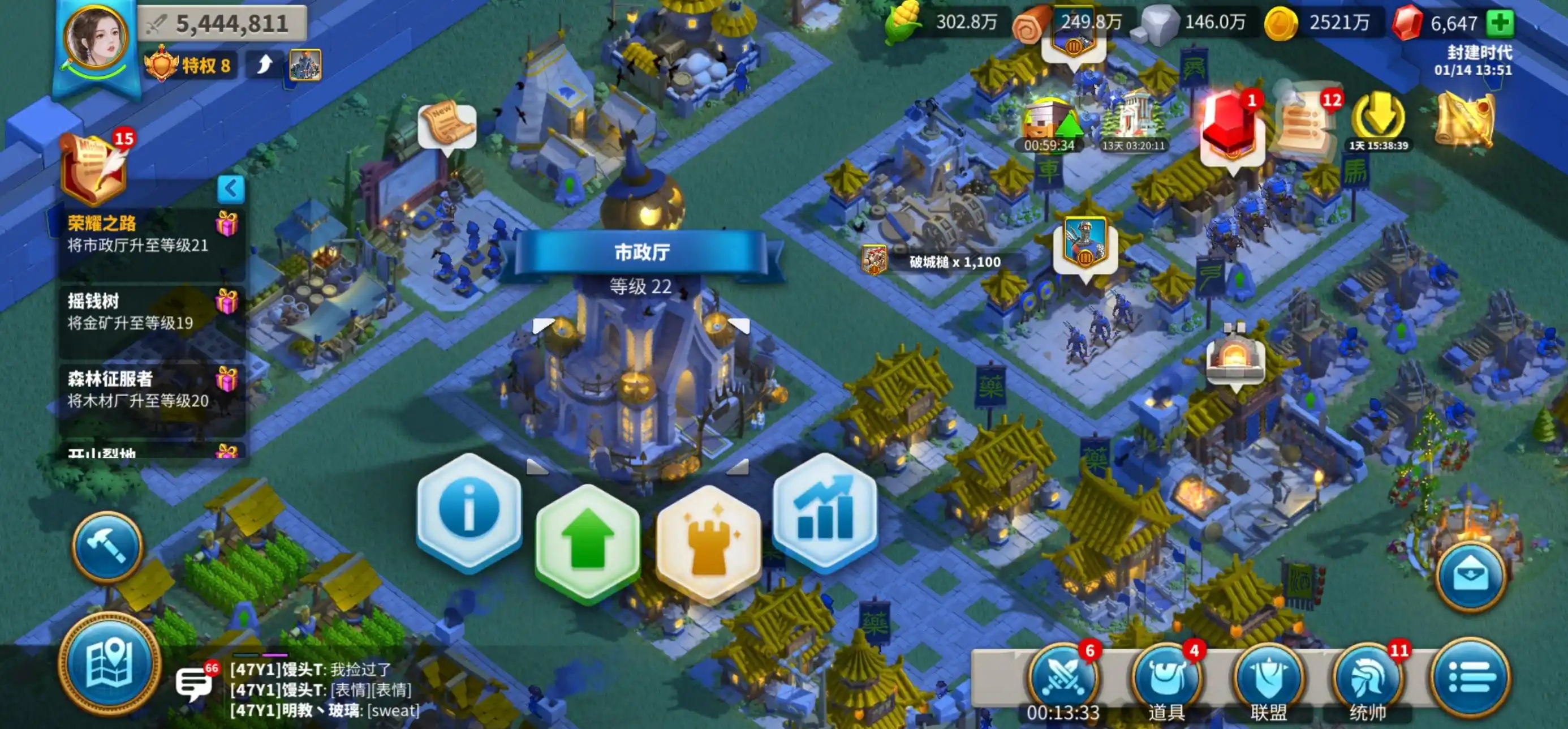The height and width of the screenshot is (729, 1568).
Task: Open the quest scroll with 15 badge
Action: [93, 169]
